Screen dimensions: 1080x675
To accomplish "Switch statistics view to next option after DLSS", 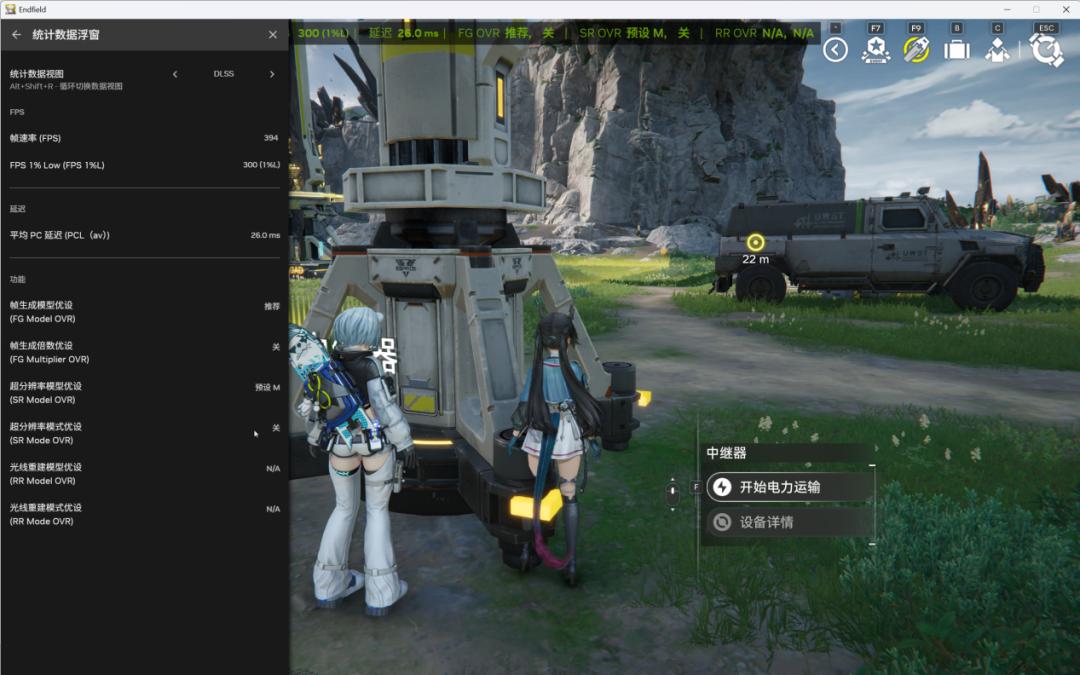I will [x=272, y=74].
